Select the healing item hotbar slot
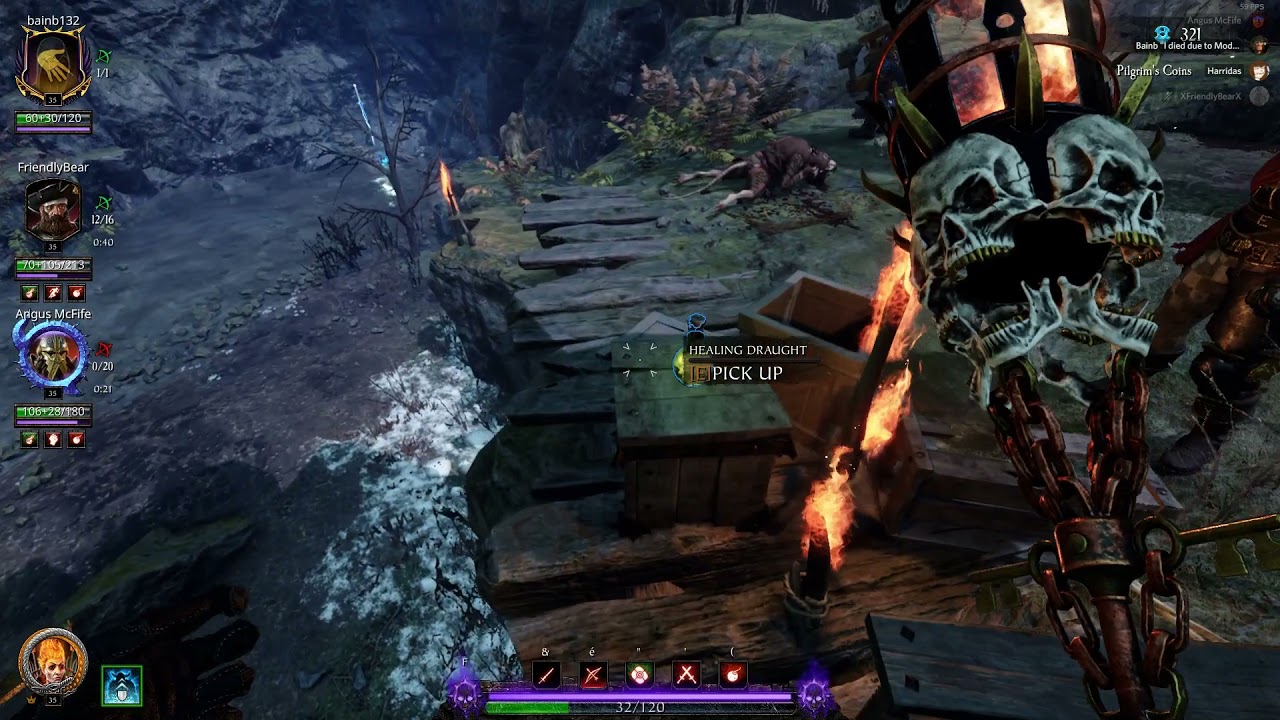 639,675
